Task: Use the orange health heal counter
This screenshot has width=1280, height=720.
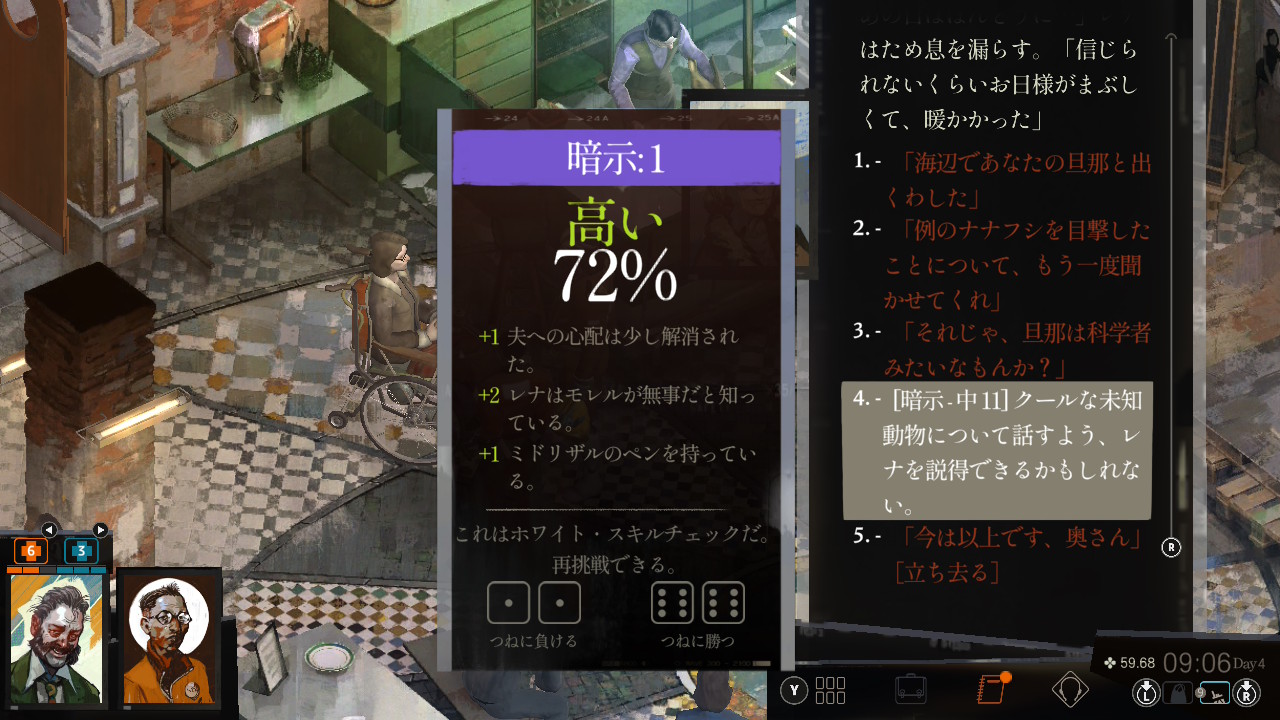Action: tap(30, 551)
